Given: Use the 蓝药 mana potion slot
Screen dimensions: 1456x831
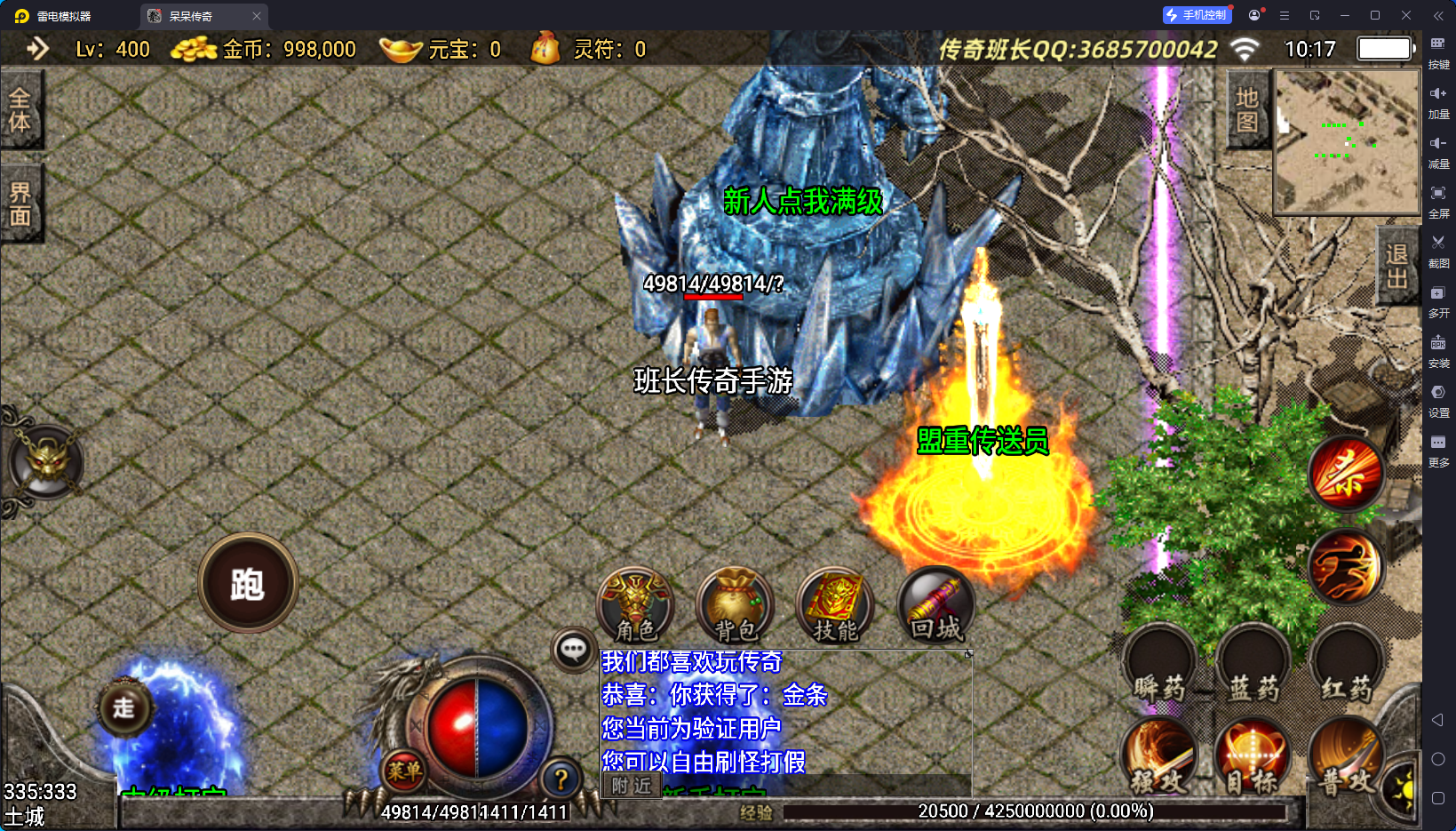Looking at the screenshot, I should (x=1253, y=665).
